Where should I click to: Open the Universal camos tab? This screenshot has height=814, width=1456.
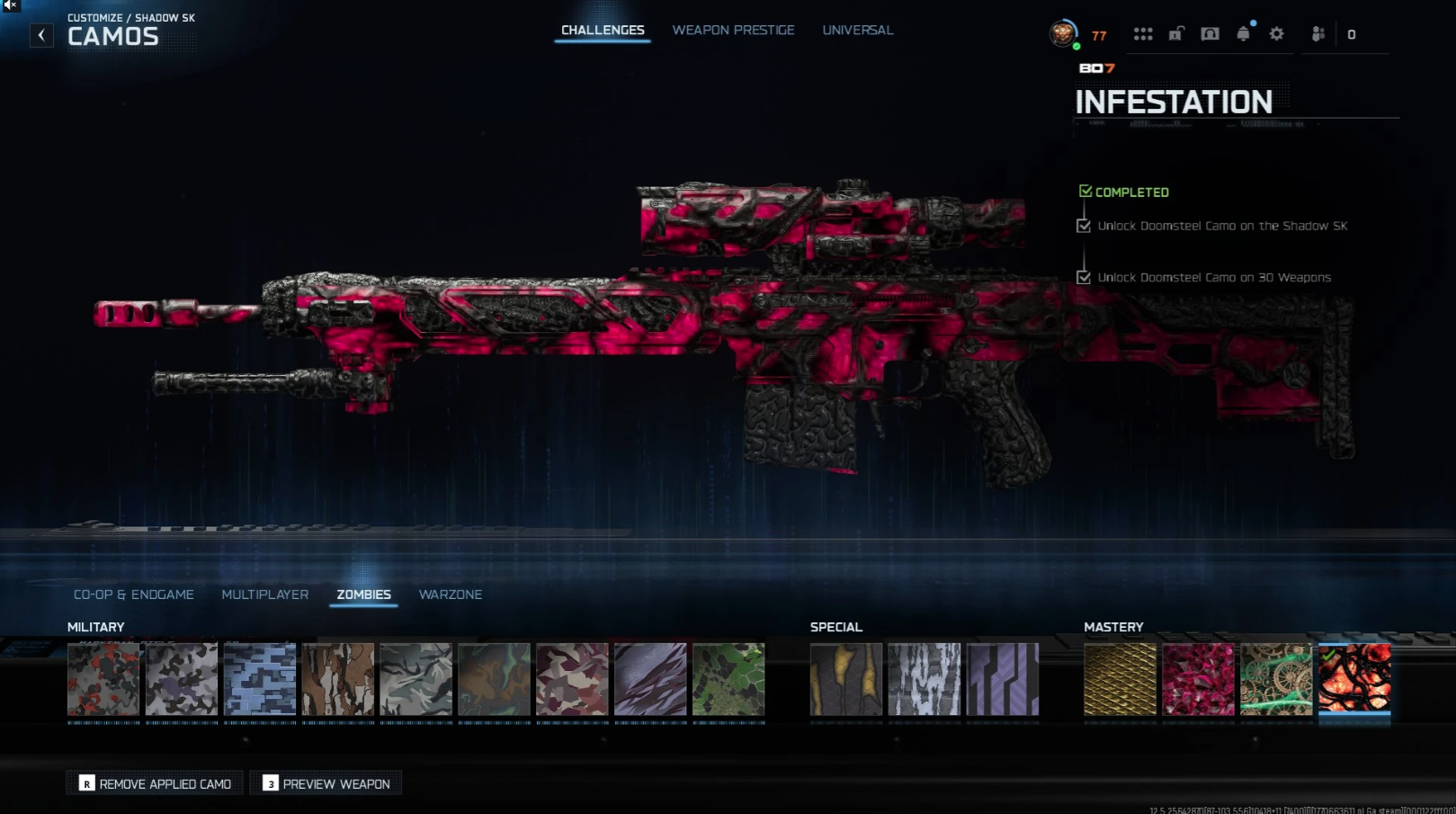point(857,31)
